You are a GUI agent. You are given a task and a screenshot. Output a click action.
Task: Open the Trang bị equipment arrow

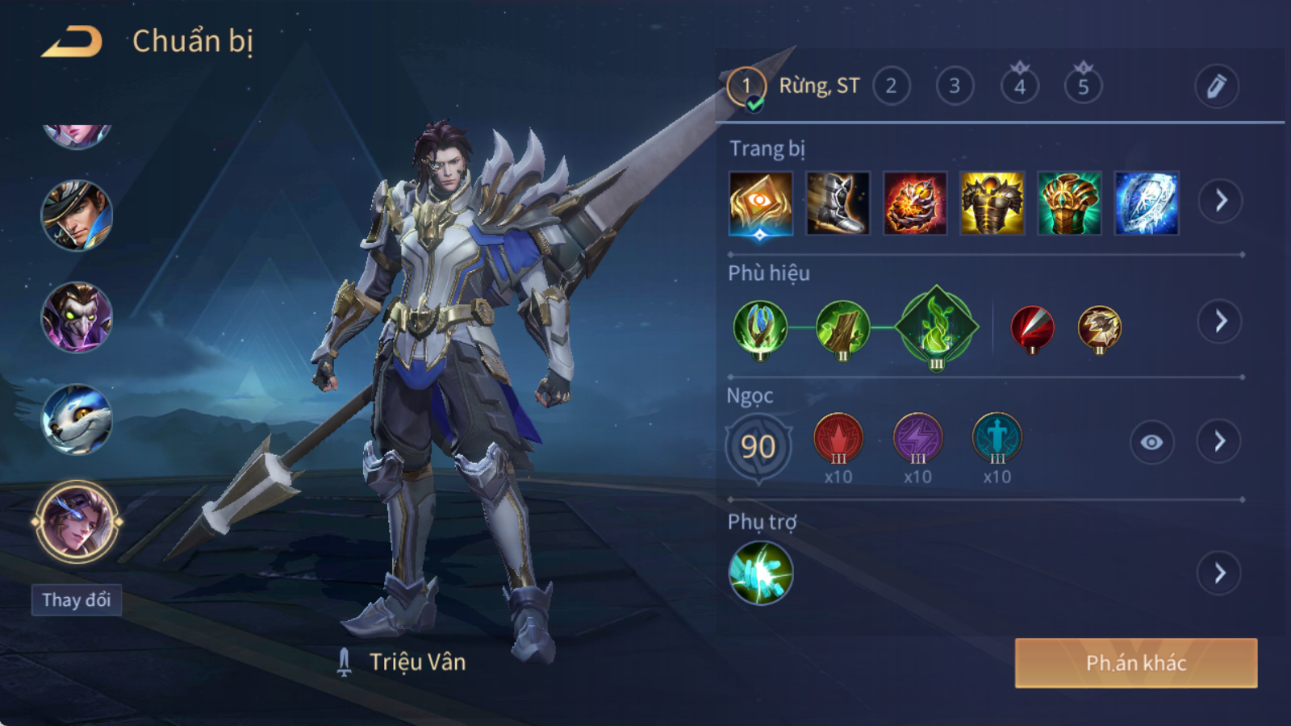click(1220, 201)
